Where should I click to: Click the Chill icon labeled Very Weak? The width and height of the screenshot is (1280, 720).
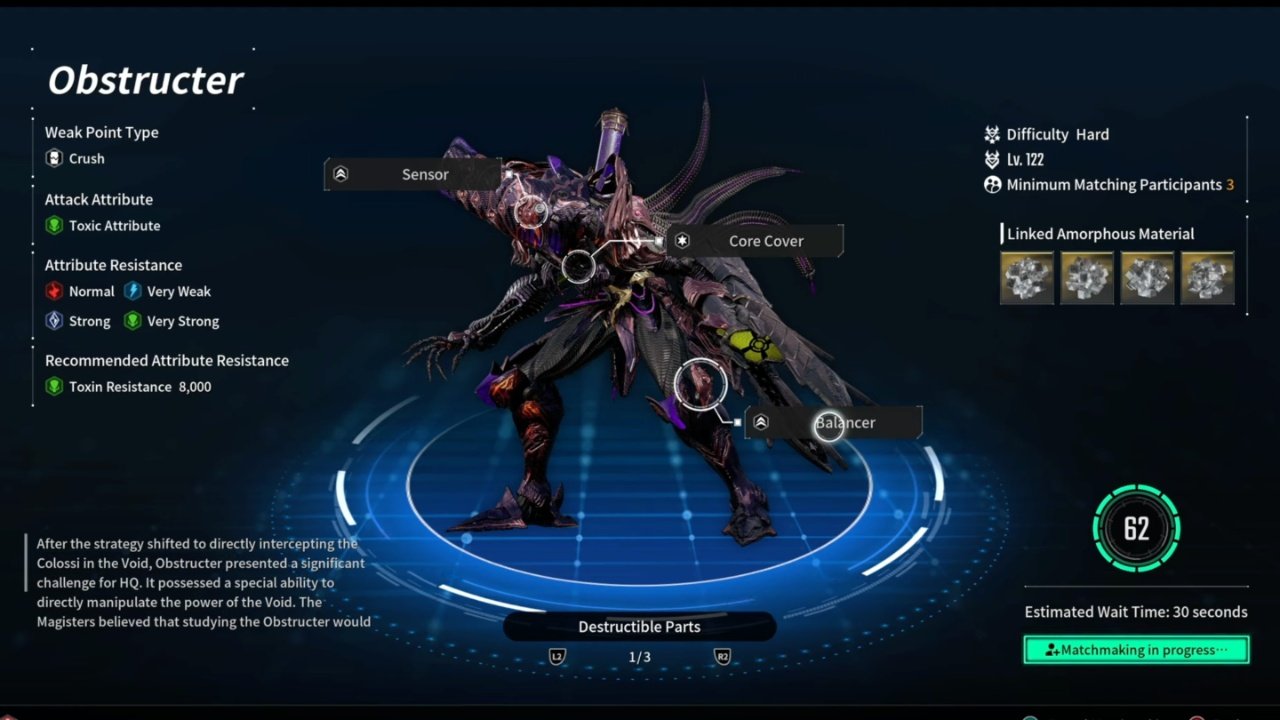[133, 291]
